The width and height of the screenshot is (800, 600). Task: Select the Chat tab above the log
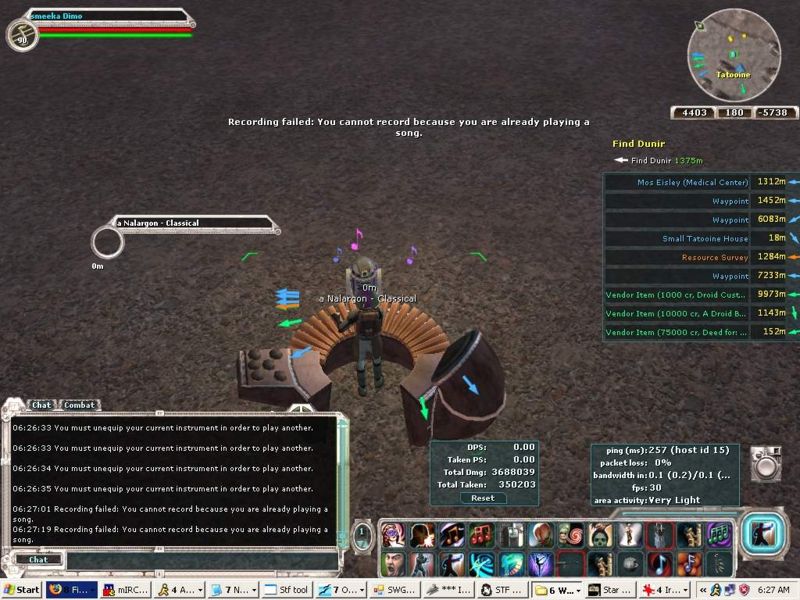(x=41, y=405)
